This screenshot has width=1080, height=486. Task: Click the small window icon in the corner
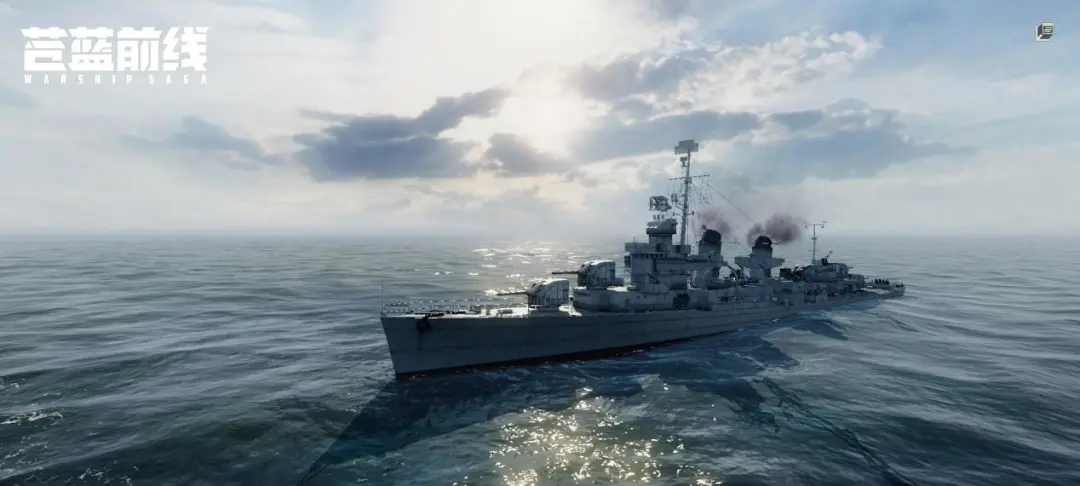tap(1044, 31)
